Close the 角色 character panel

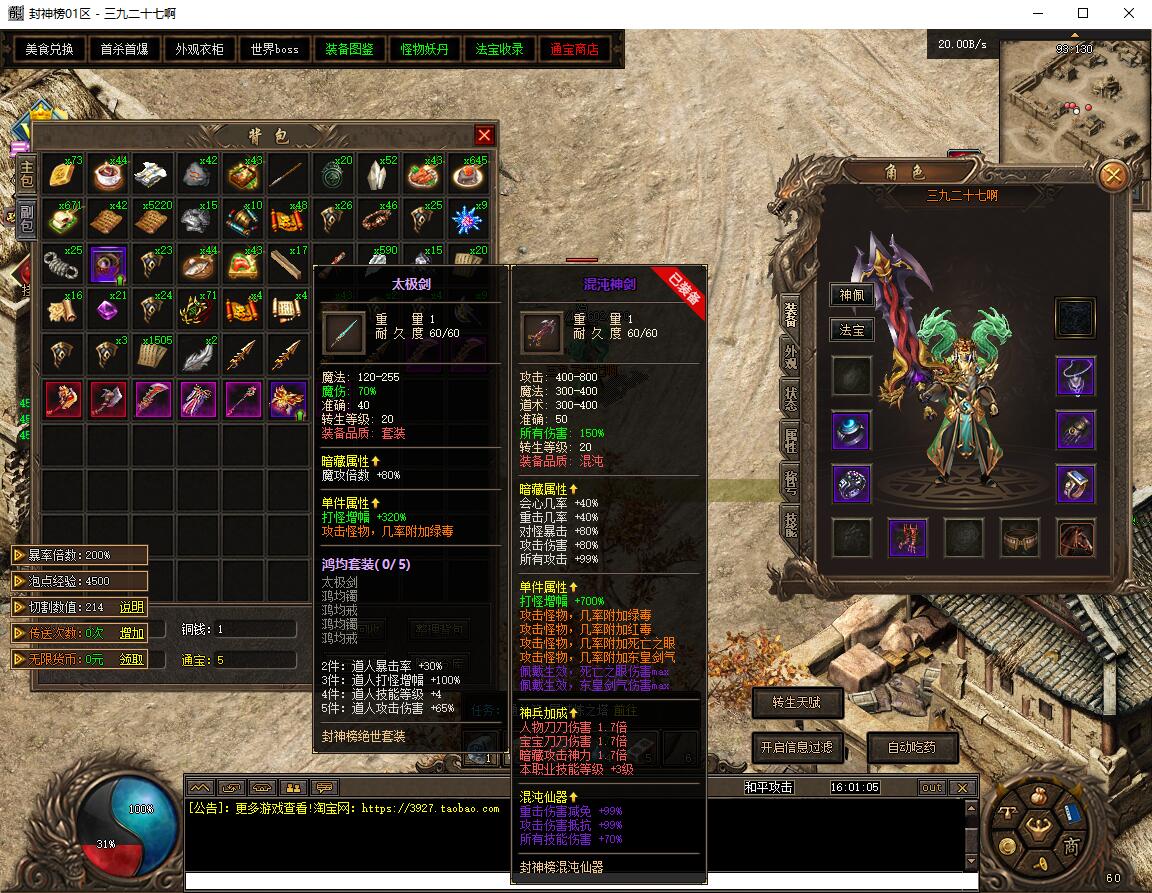tap(1112, 177)
